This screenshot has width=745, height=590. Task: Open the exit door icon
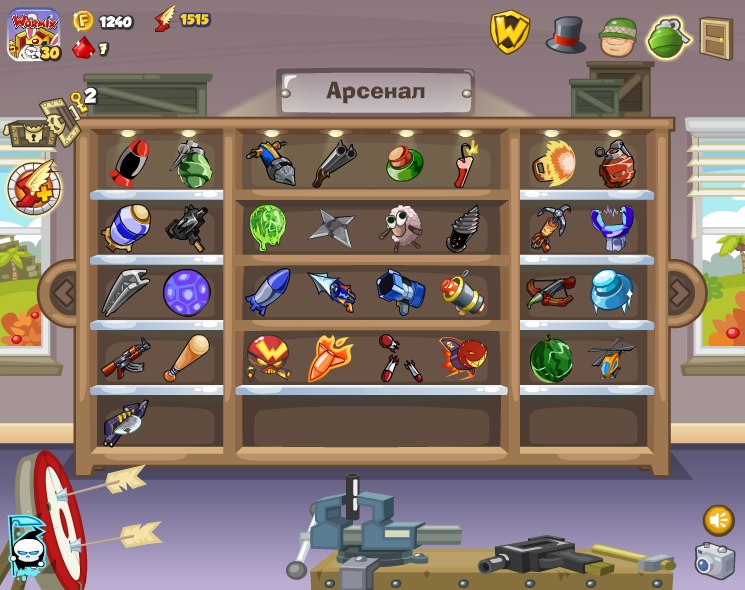click(716, 38)
